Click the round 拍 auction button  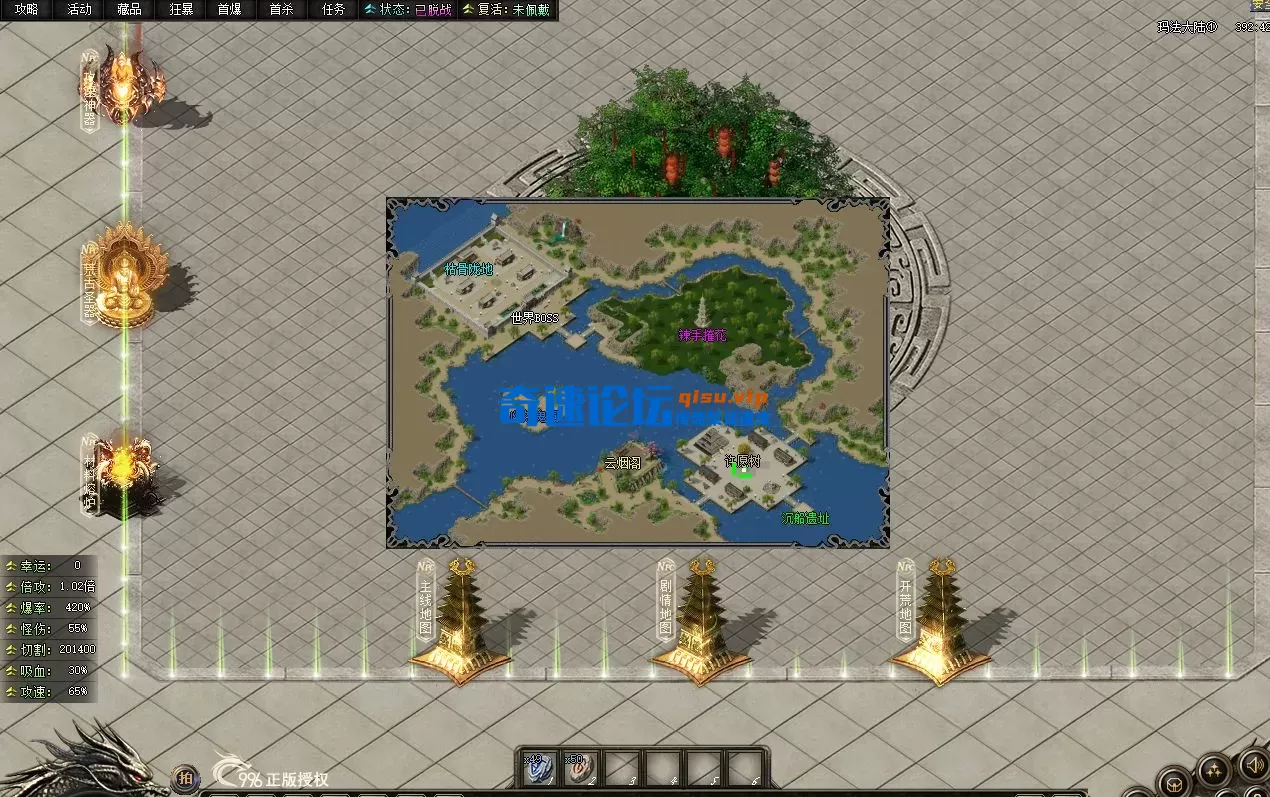[185, 777]
